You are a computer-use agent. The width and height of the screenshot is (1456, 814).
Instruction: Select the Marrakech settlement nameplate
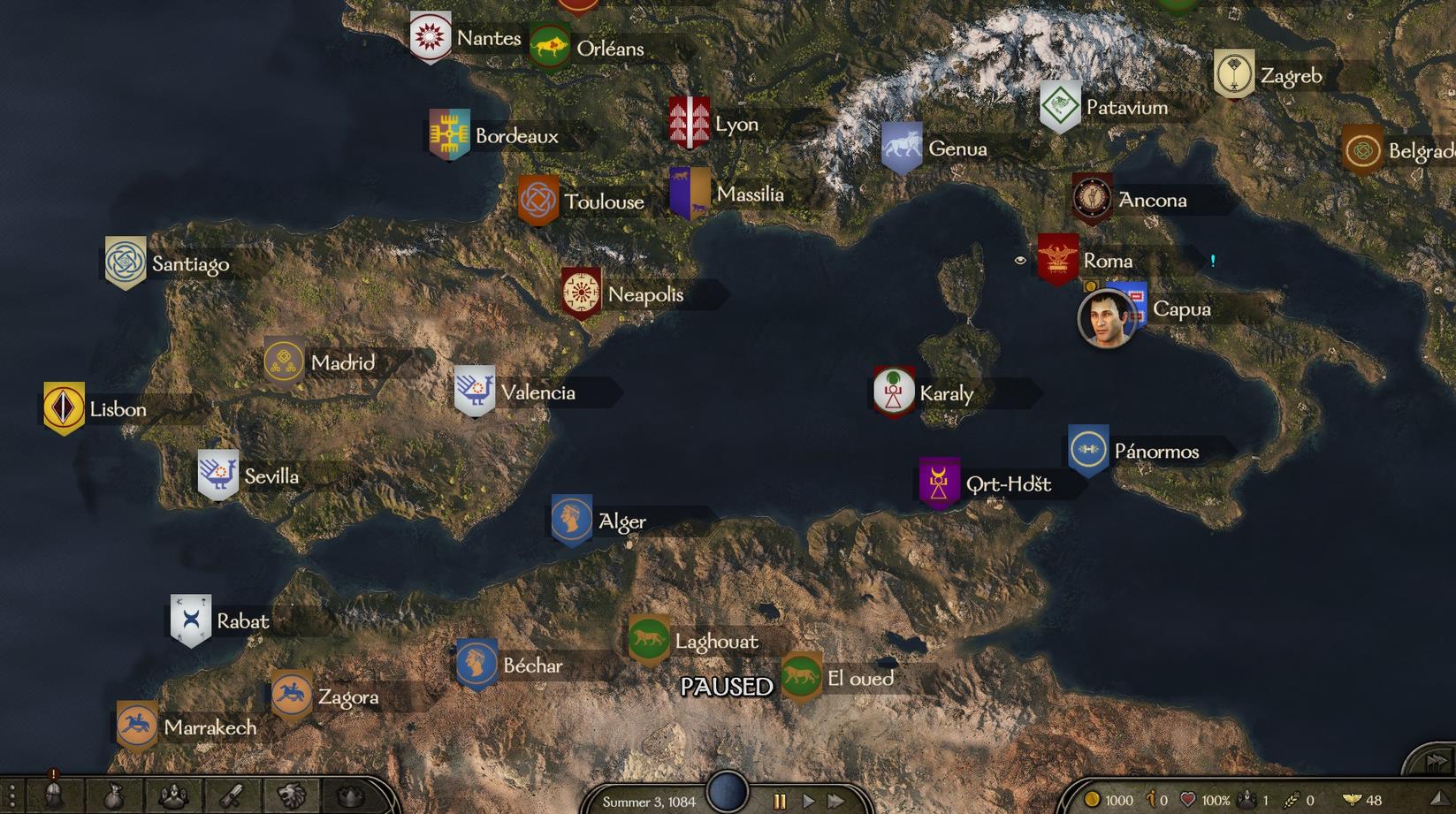coord(210,727)
